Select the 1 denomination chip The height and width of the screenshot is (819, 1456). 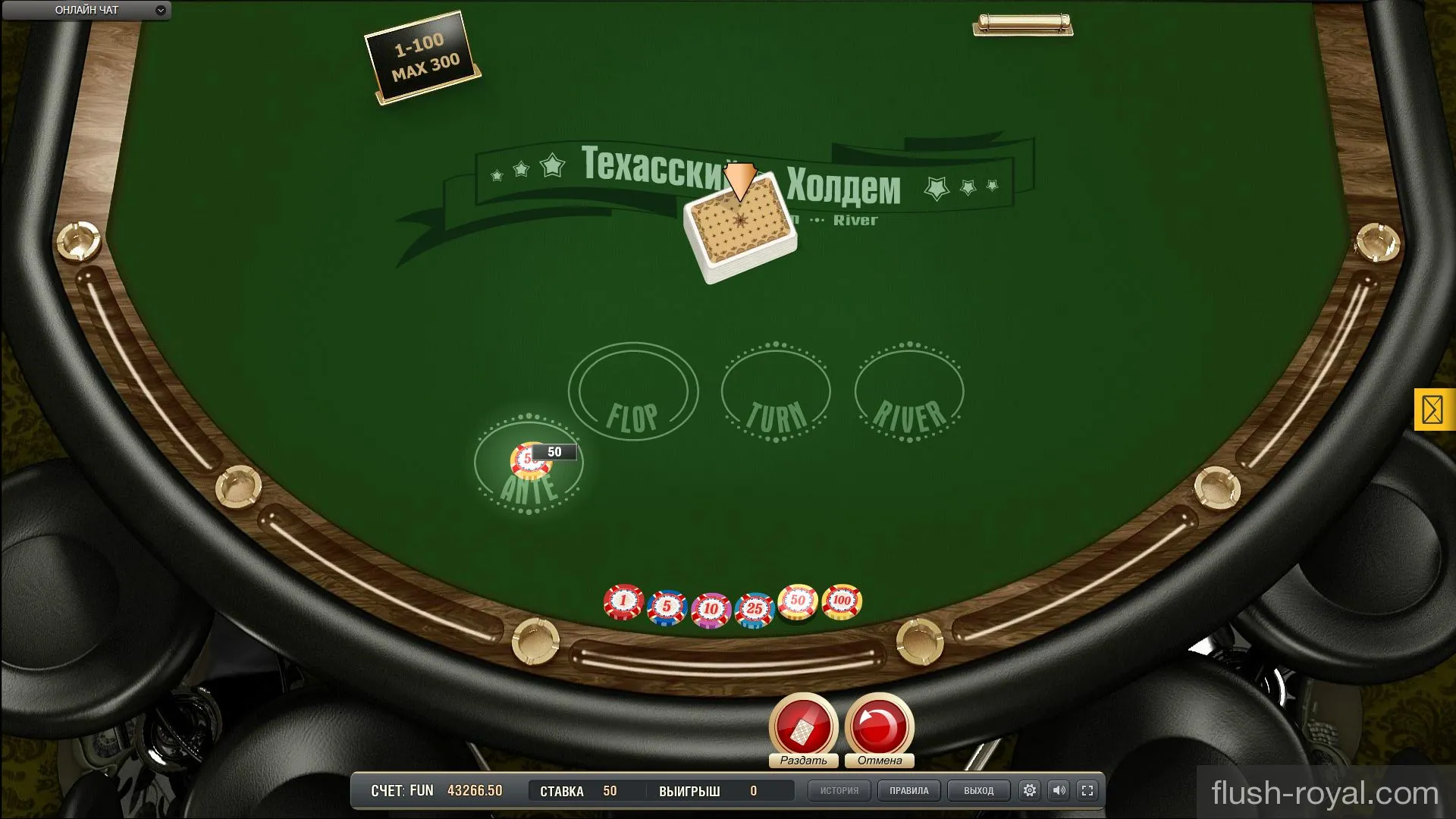(x=622, y=601)
